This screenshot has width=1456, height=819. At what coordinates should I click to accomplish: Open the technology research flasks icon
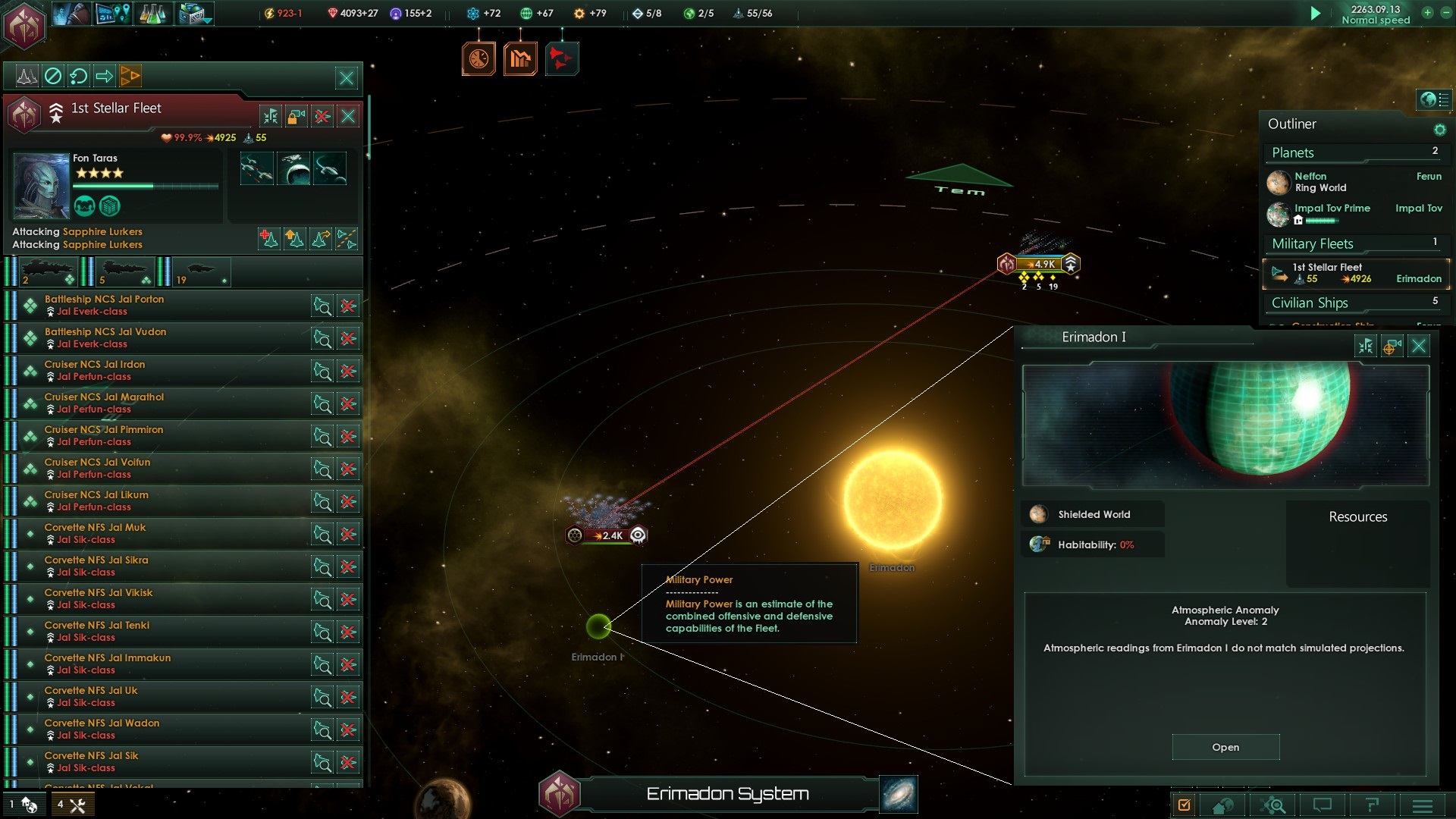[x=153, y=14]
